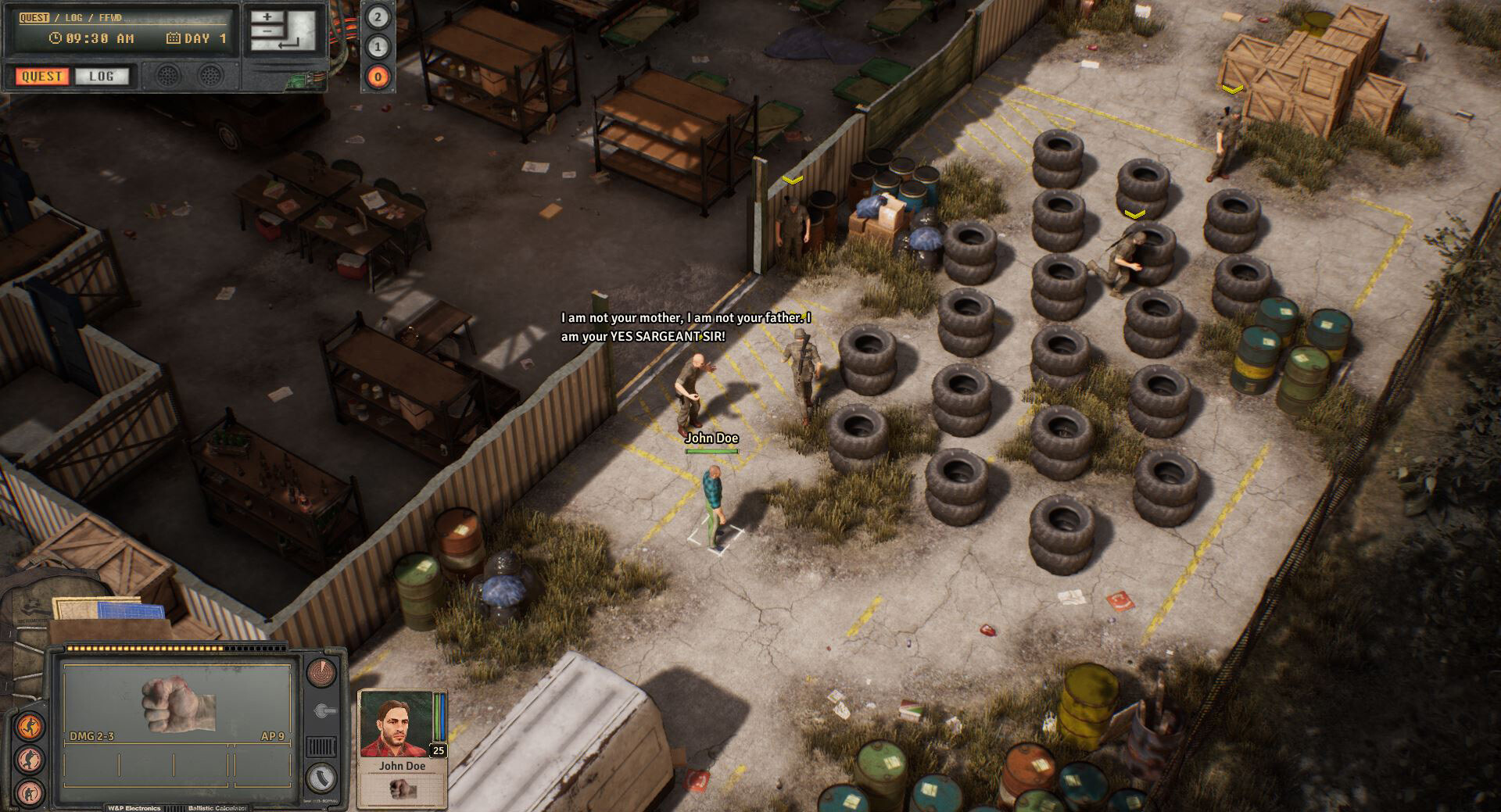Switch to the prone stance icon

click(30, 791)
